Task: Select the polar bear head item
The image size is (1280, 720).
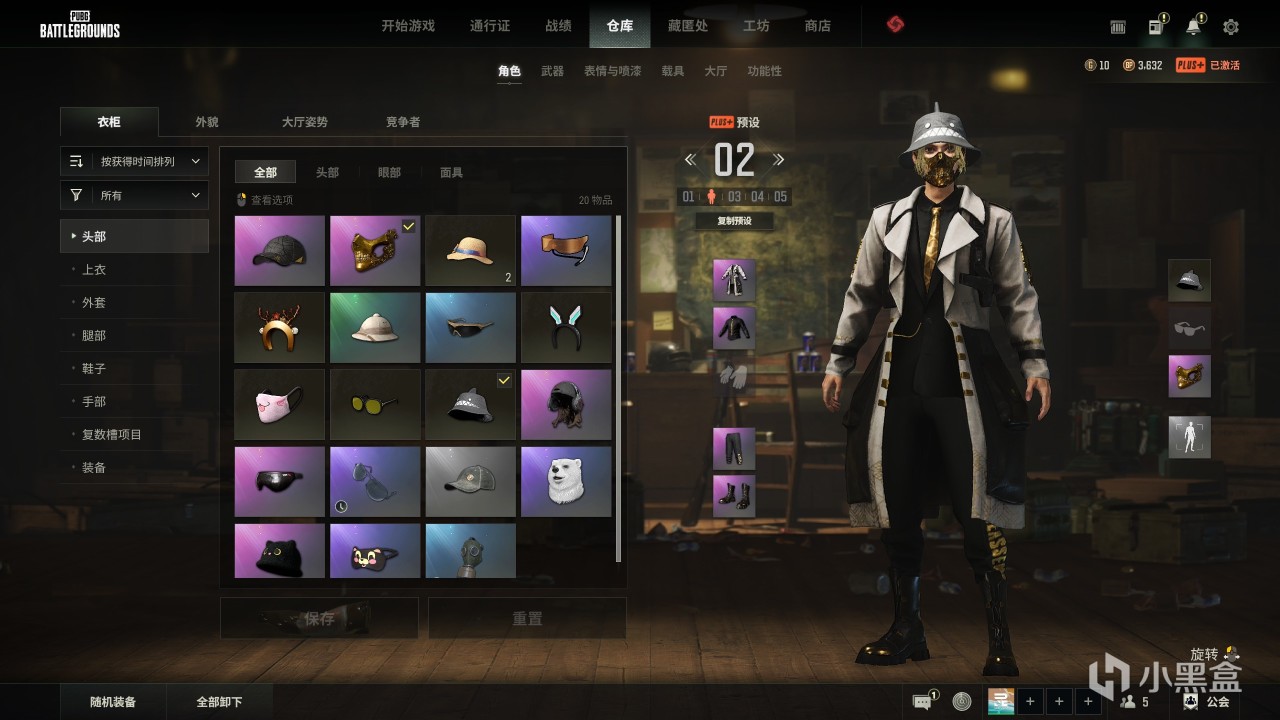Action: click(x=566, y=482)
